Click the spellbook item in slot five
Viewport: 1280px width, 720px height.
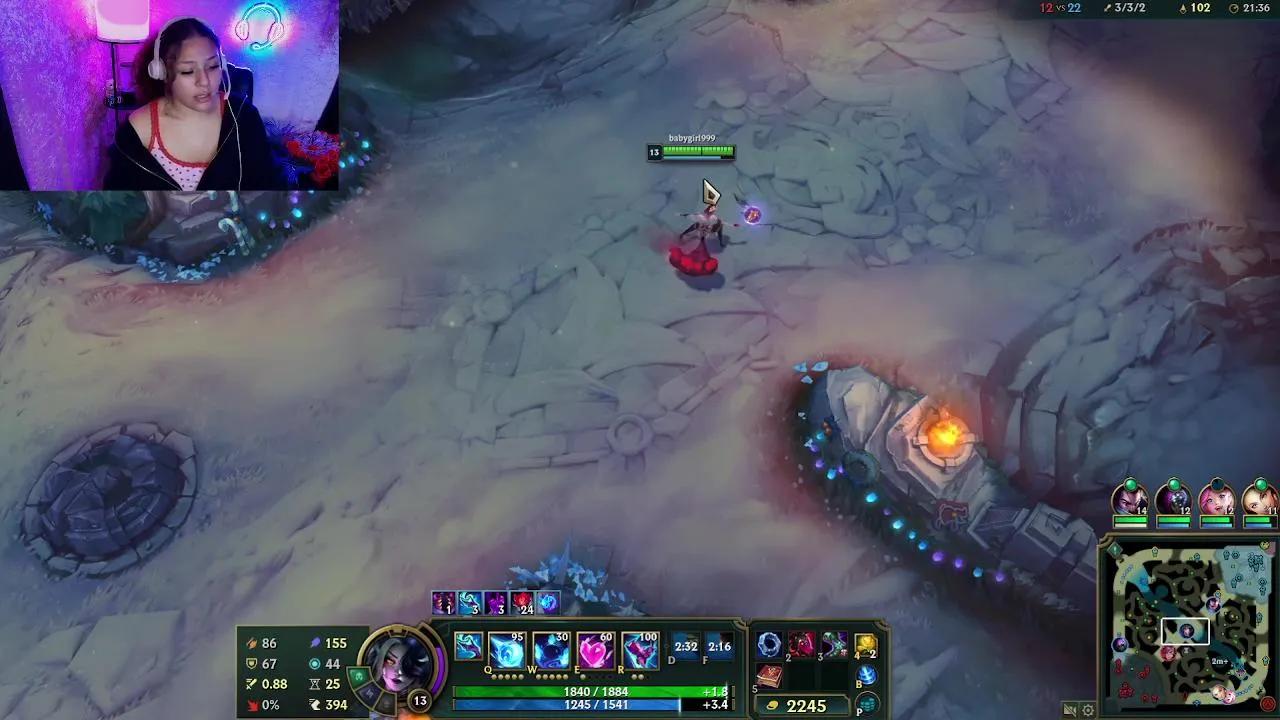769,676
